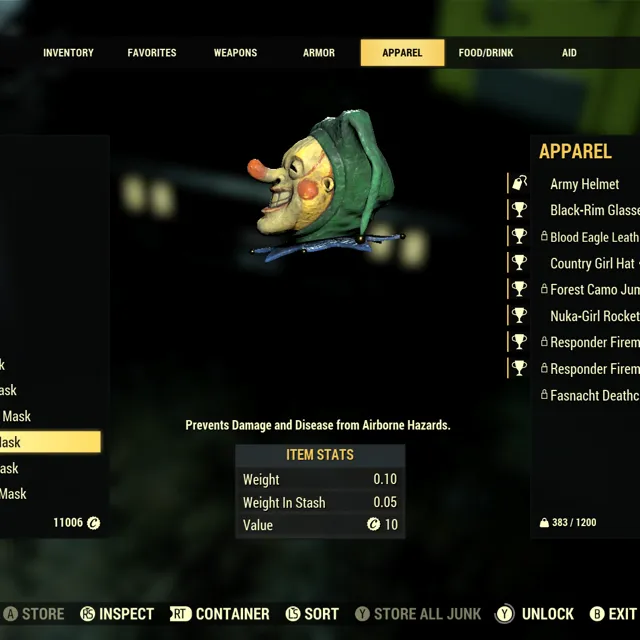The height and width of the screenshot is (640, 640).
Task: Select the highlighted Apparel tab
Action: [x=402, y=53]
